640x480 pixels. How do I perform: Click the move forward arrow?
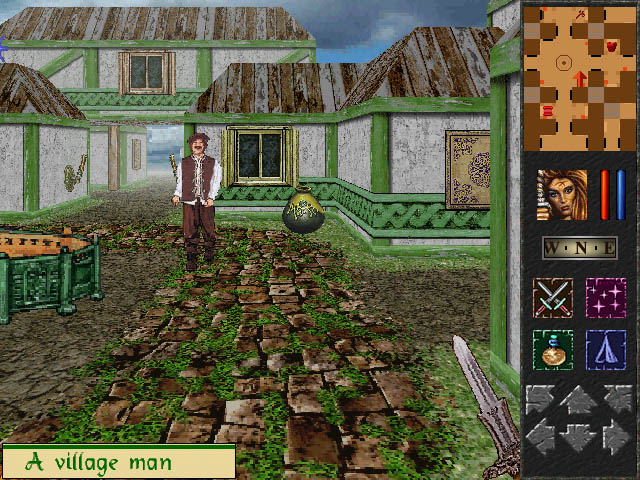(579, 402)
